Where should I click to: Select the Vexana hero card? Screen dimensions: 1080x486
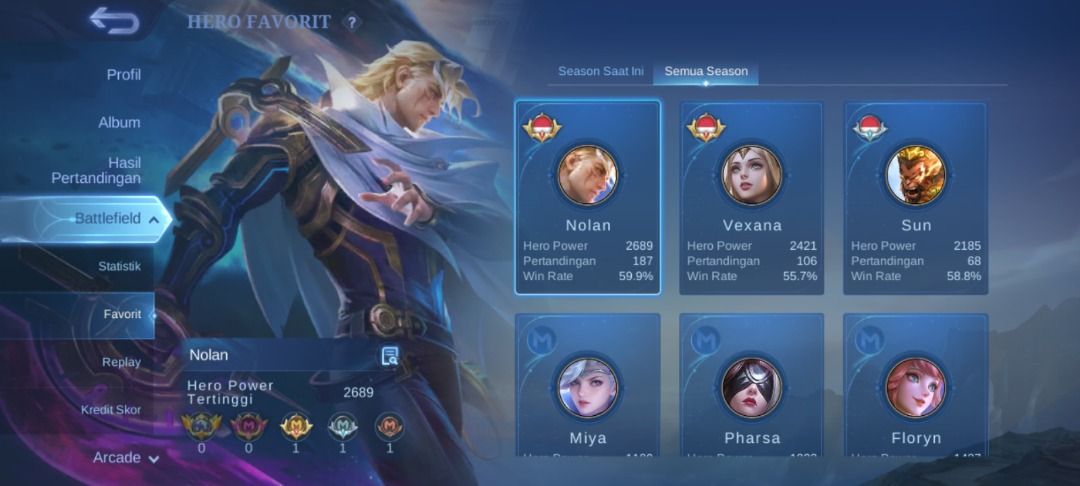(751, 198)
